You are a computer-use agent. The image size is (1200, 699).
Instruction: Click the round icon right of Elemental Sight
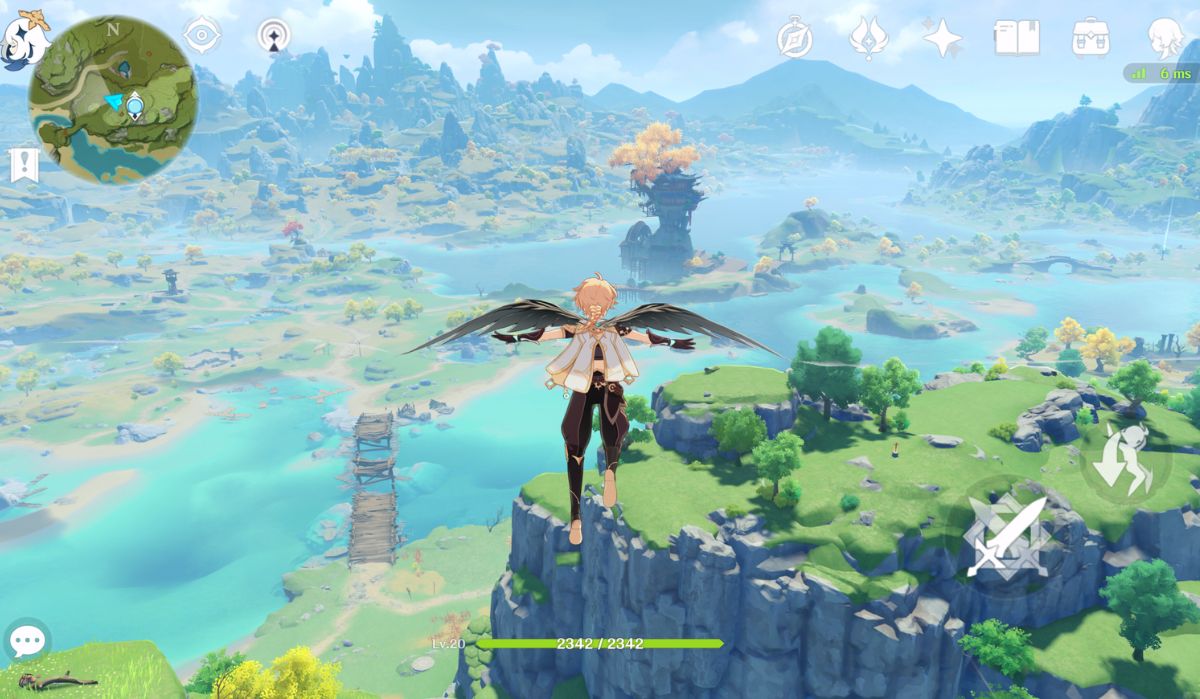coord(274,37)
